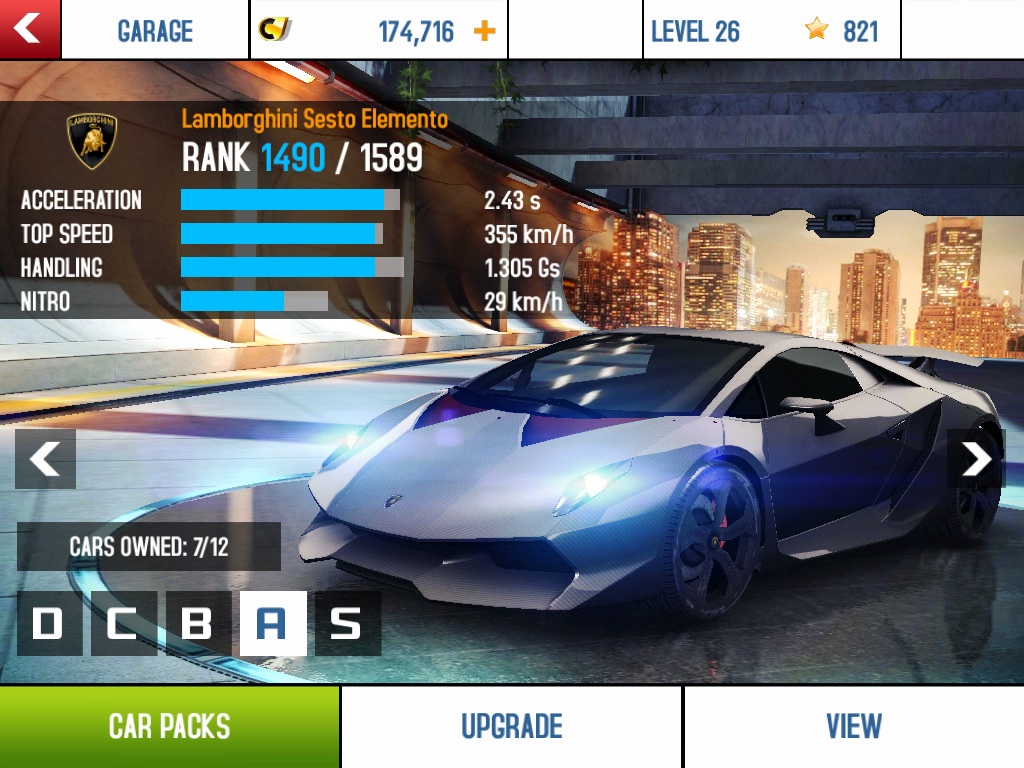The width and height of the screenshot is (1024, 768).
Task: Open the Car Packs shop
Action: [x=170, y=727]
